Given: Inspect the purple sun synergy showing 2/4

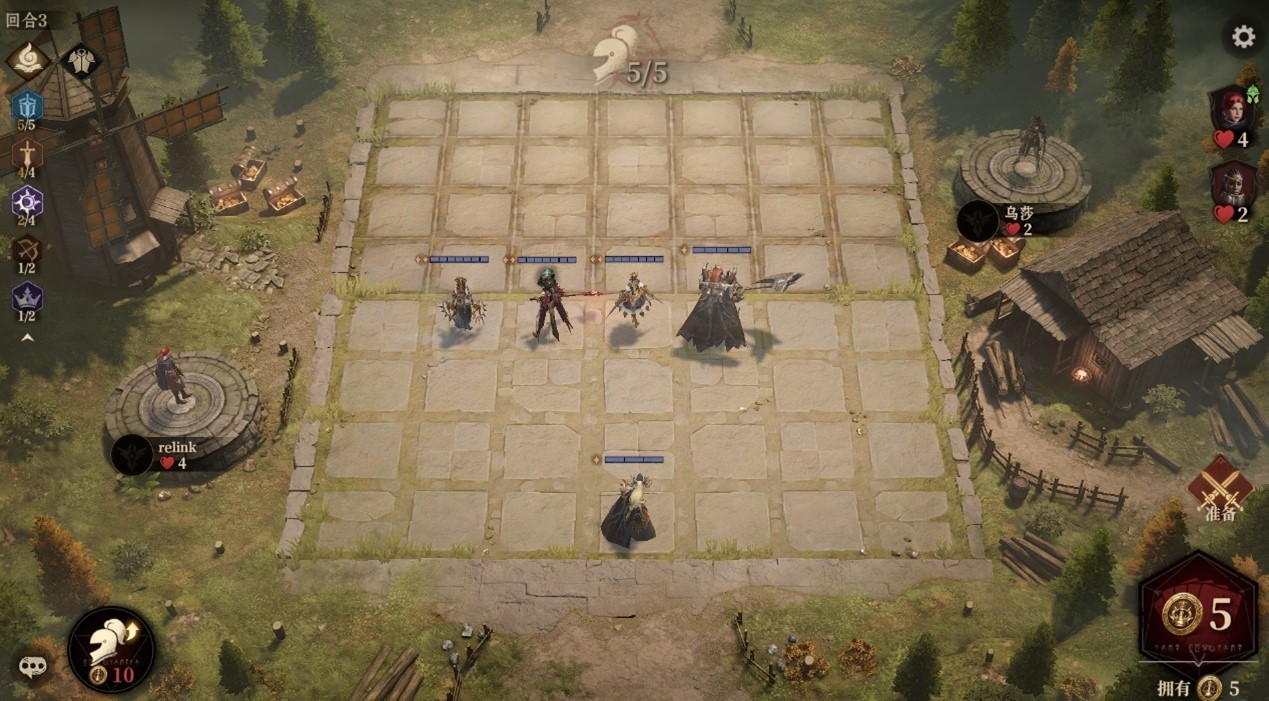Looking at the screenshot, I should pyautogui.click(x=27, y=201).
